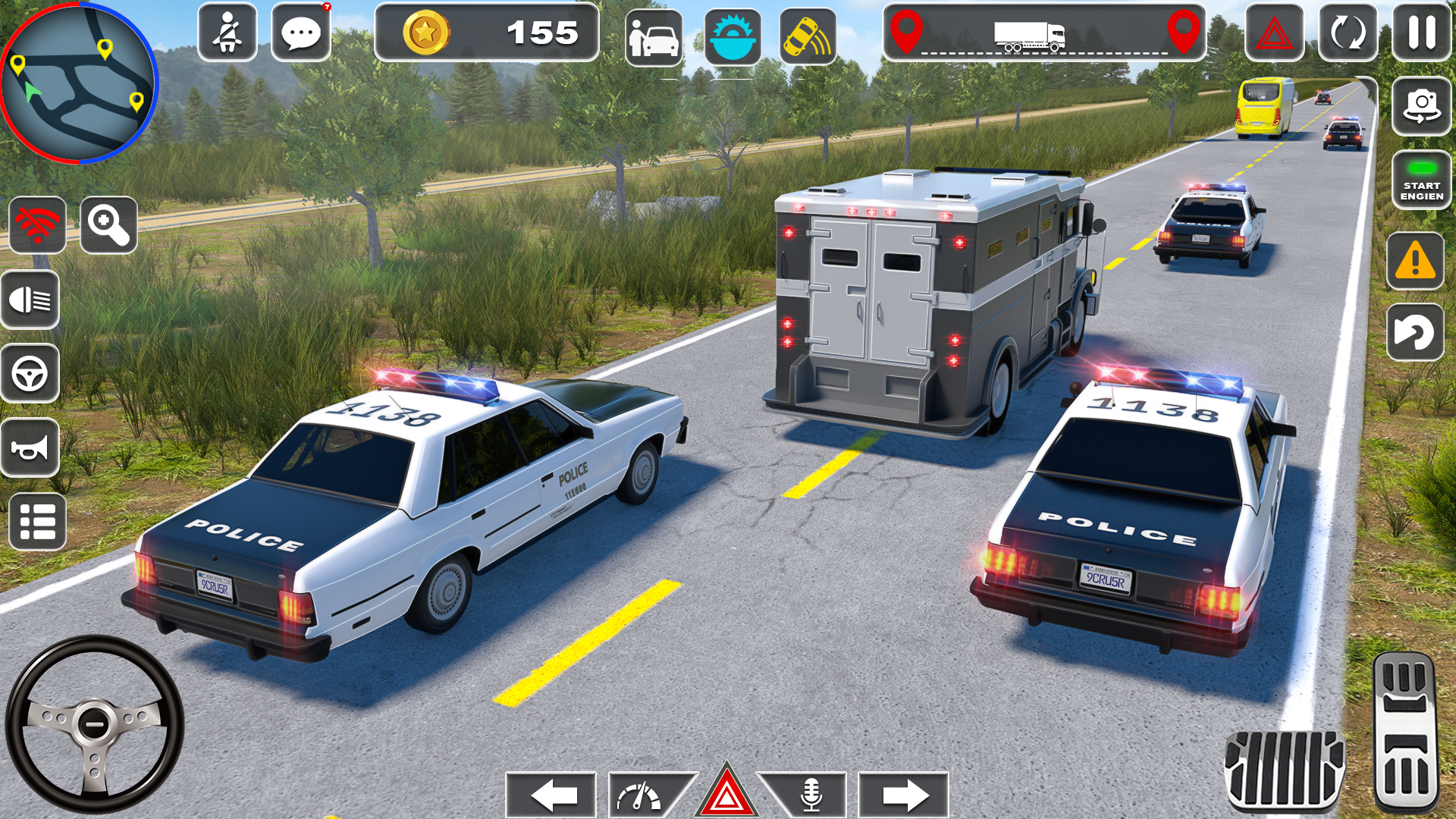The image size is (1456, 819).
Task: Tap the camera view icon
Action: (x=1422, y=106)
